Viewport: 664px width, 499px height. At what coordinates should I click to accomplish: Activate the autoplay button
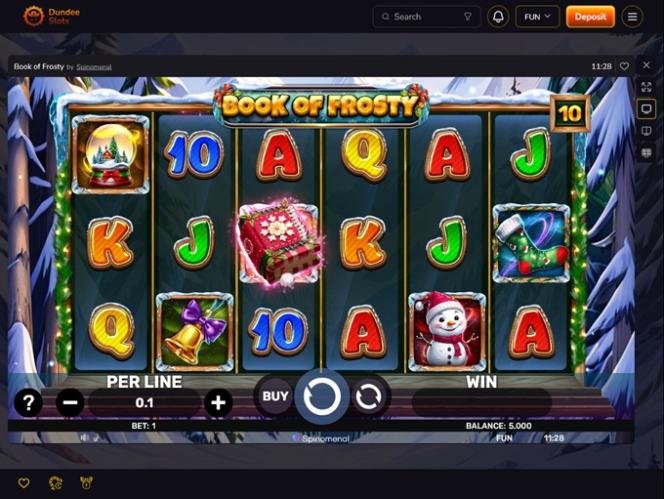368,397
